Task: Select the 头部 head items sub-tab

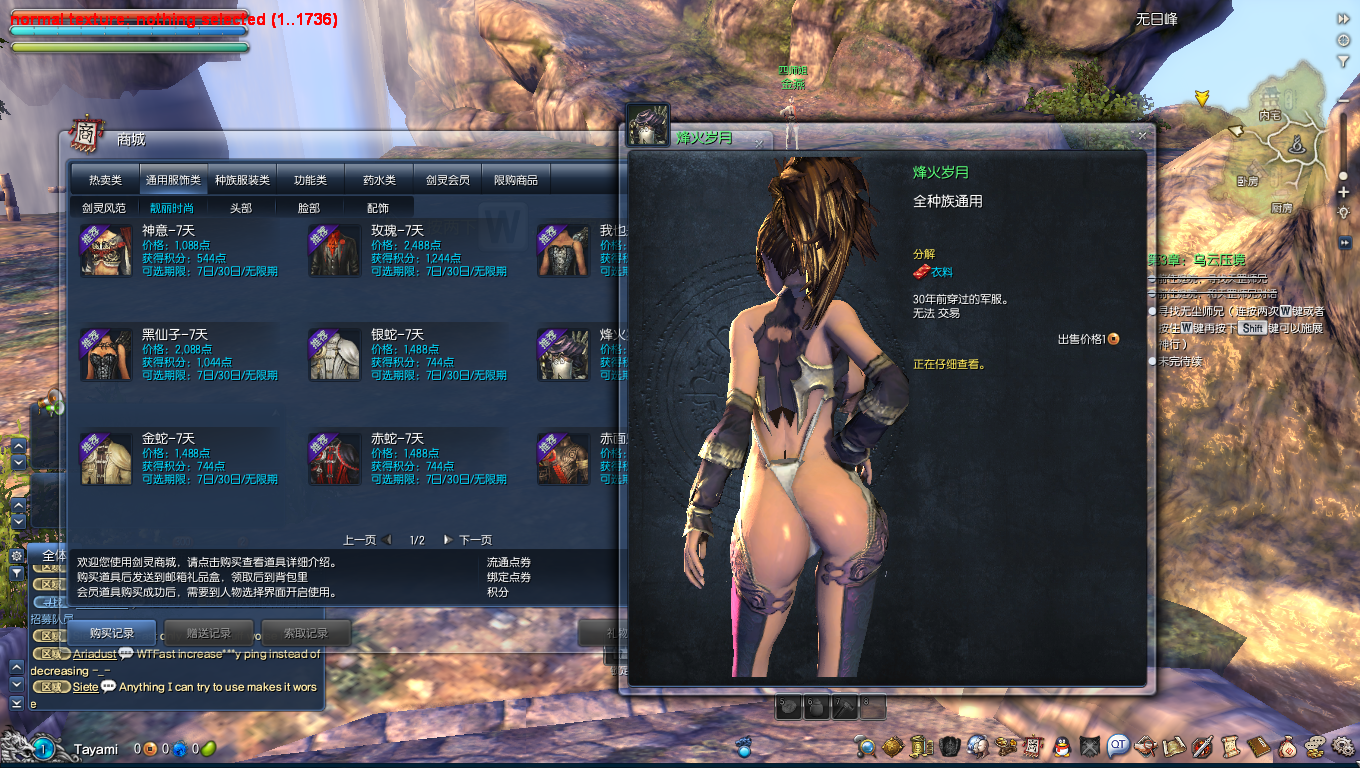Action: pyautogui.click(x=241, y=208)
